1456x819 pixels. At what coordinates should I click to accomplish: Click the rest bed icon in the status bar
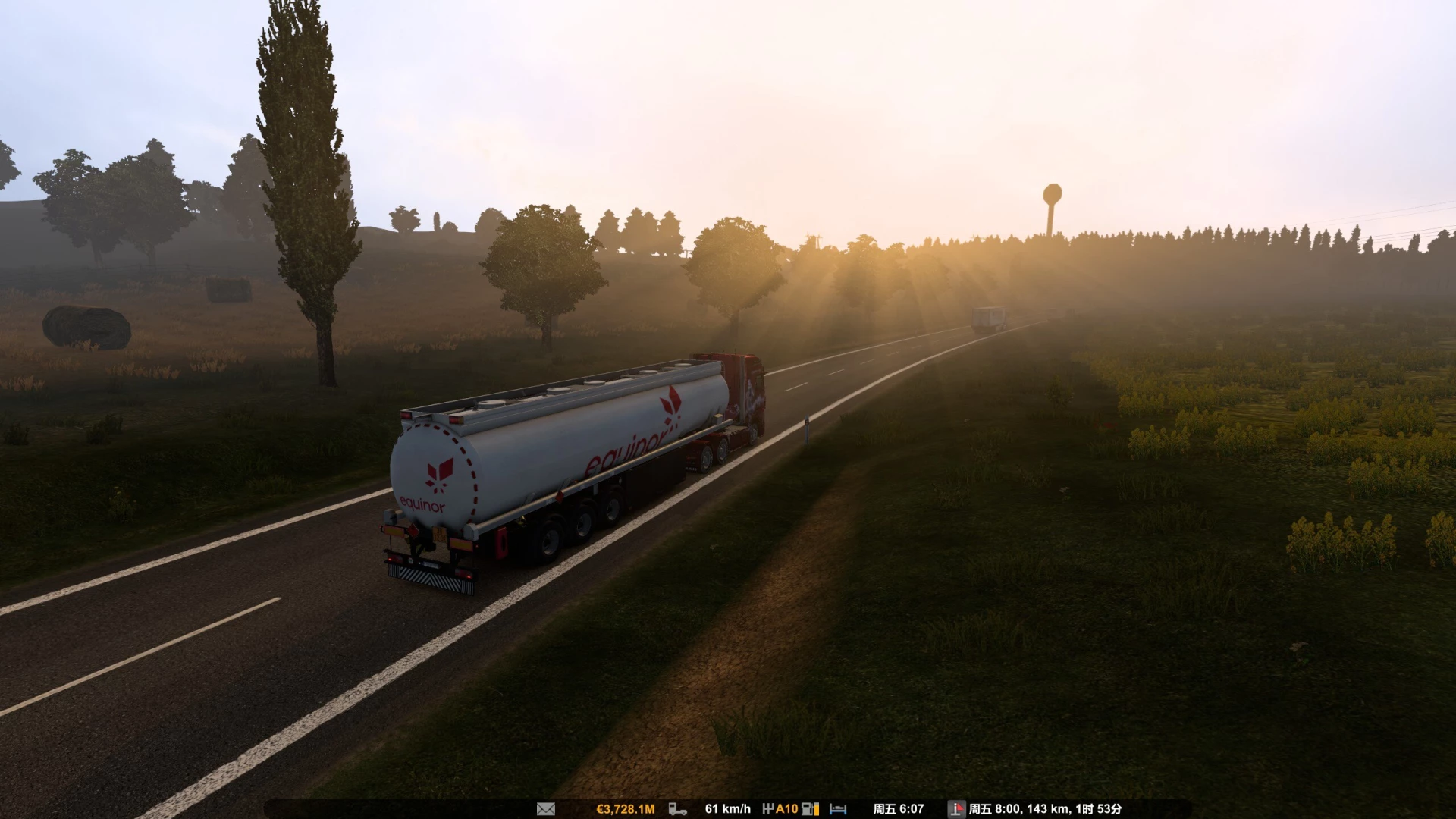click(839, 809)
